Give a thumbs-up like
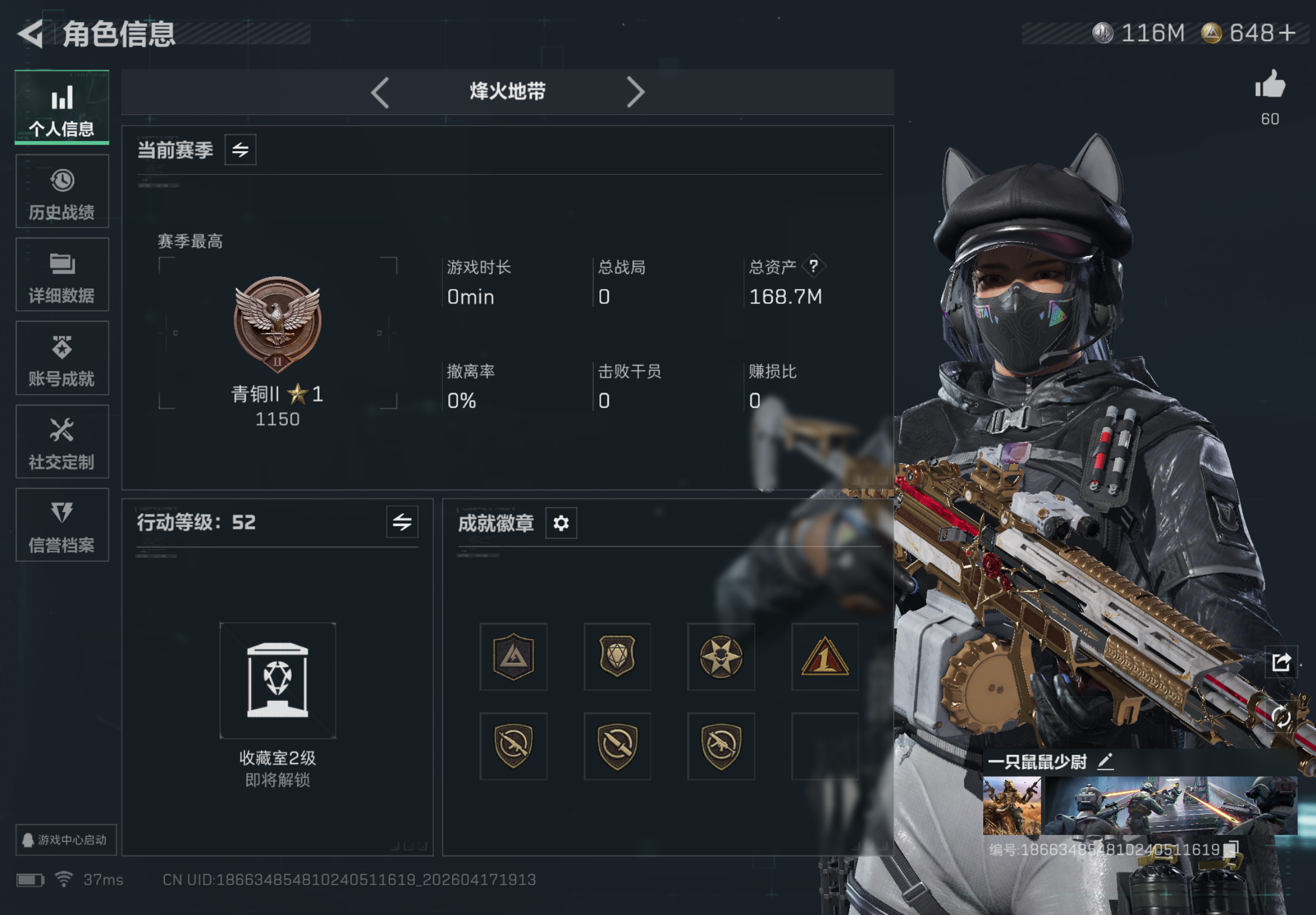Image resolution: width=1316 pixels, height=915 pixels. (x=1270, y=86)
